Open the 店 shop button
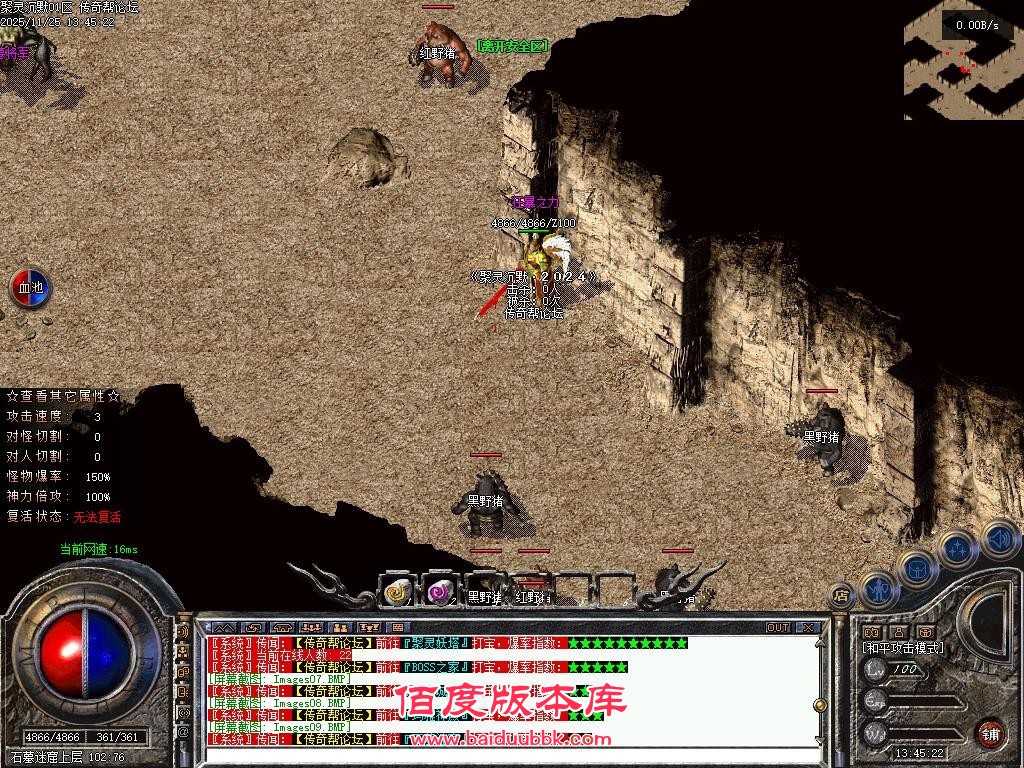This screenshot has height=768, width=1024. point(841,595)
